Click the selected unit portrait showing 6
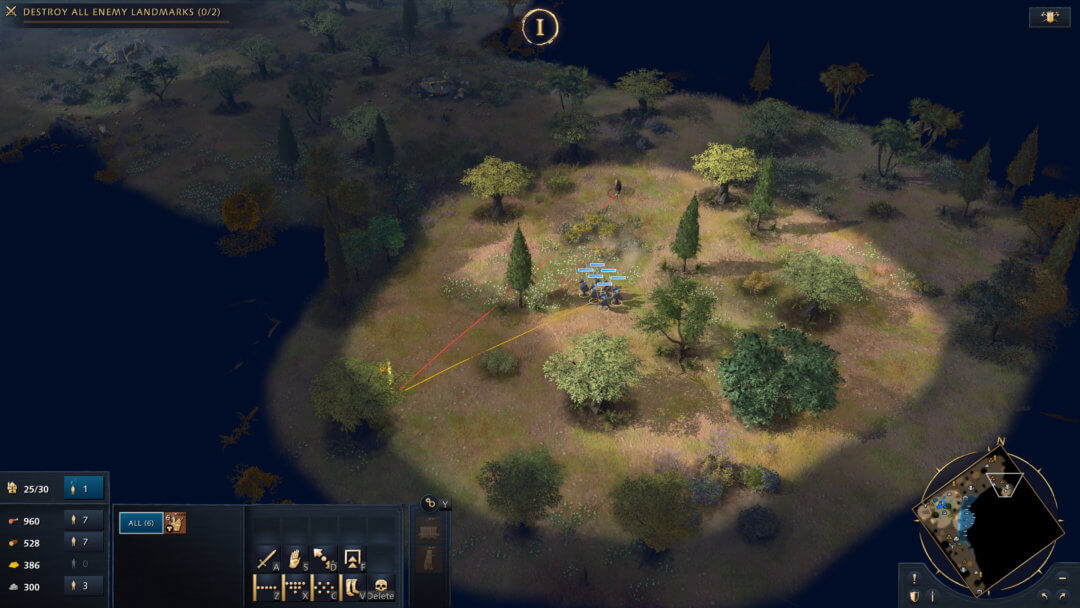The width and height of the screenshot is (1080, 608). [175, 522]
